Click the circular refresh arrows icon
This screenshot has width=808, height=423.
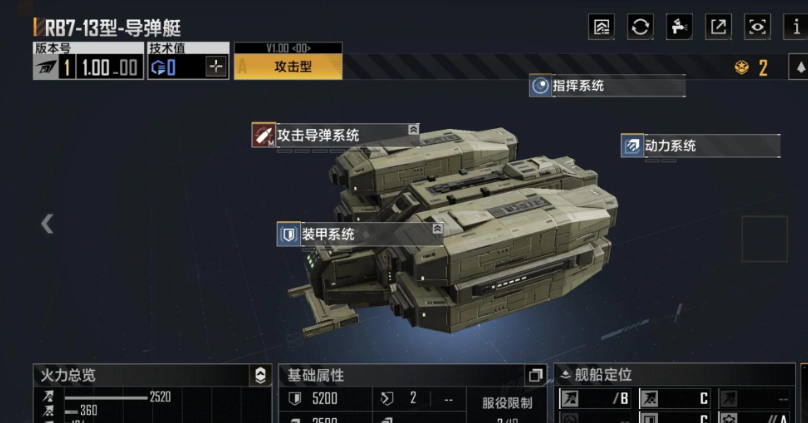[640, 27]
